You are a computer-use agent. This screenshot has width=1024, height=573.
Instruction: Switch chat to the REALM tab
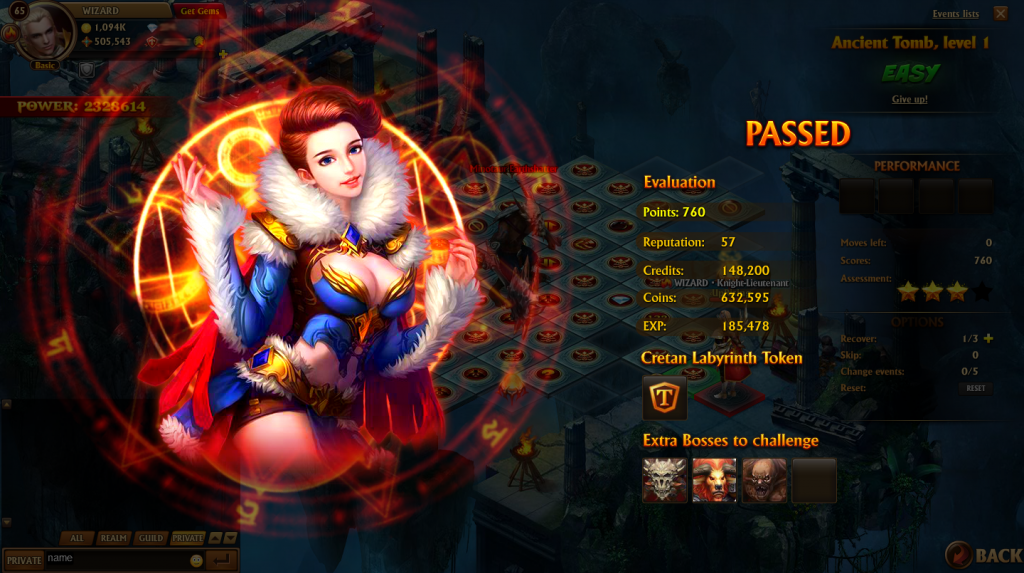click(113, 538)
